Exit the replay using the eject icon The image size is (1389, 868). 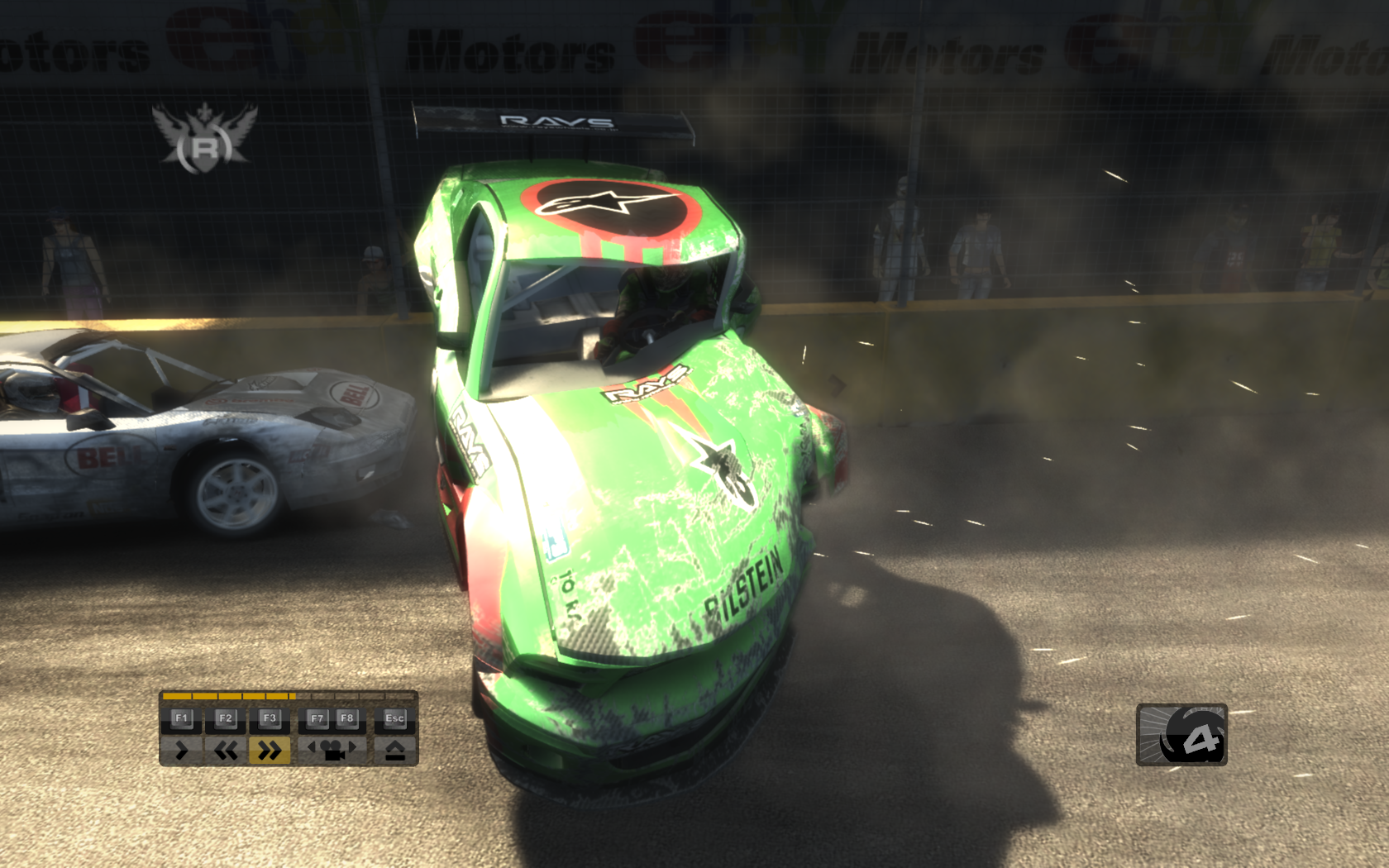point(395,750)
